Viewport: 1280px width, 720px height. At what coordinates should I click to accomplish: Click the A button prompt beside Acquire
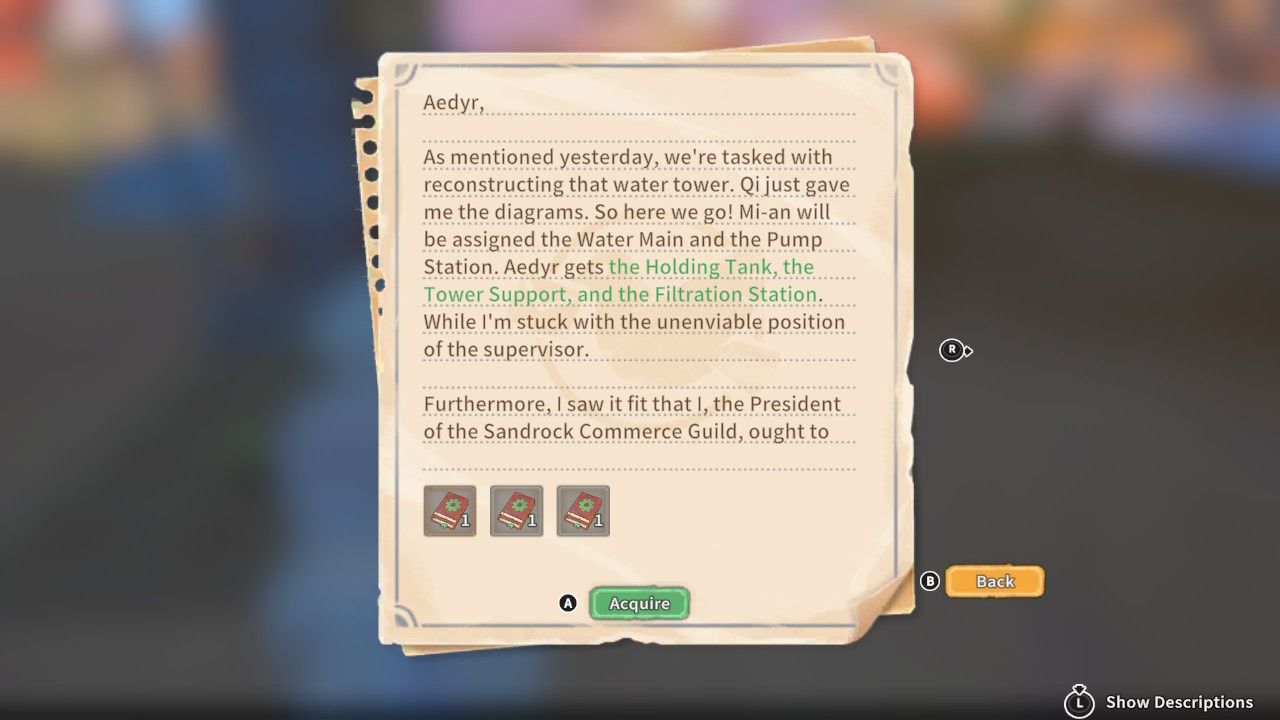click(x=569, y=603)
